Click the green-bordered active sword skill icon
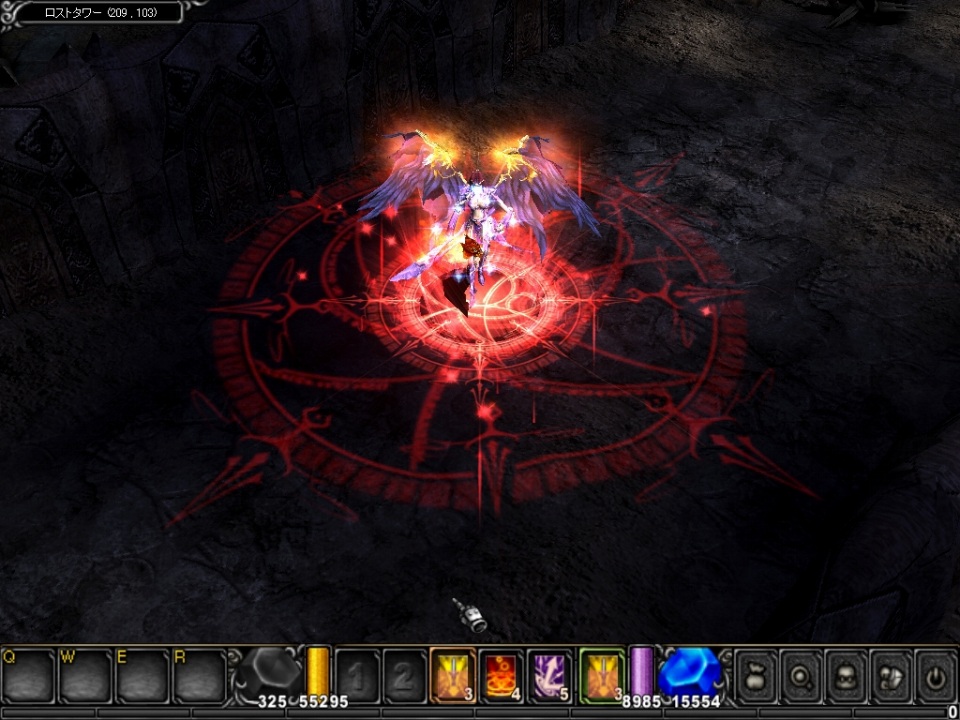 602,674
